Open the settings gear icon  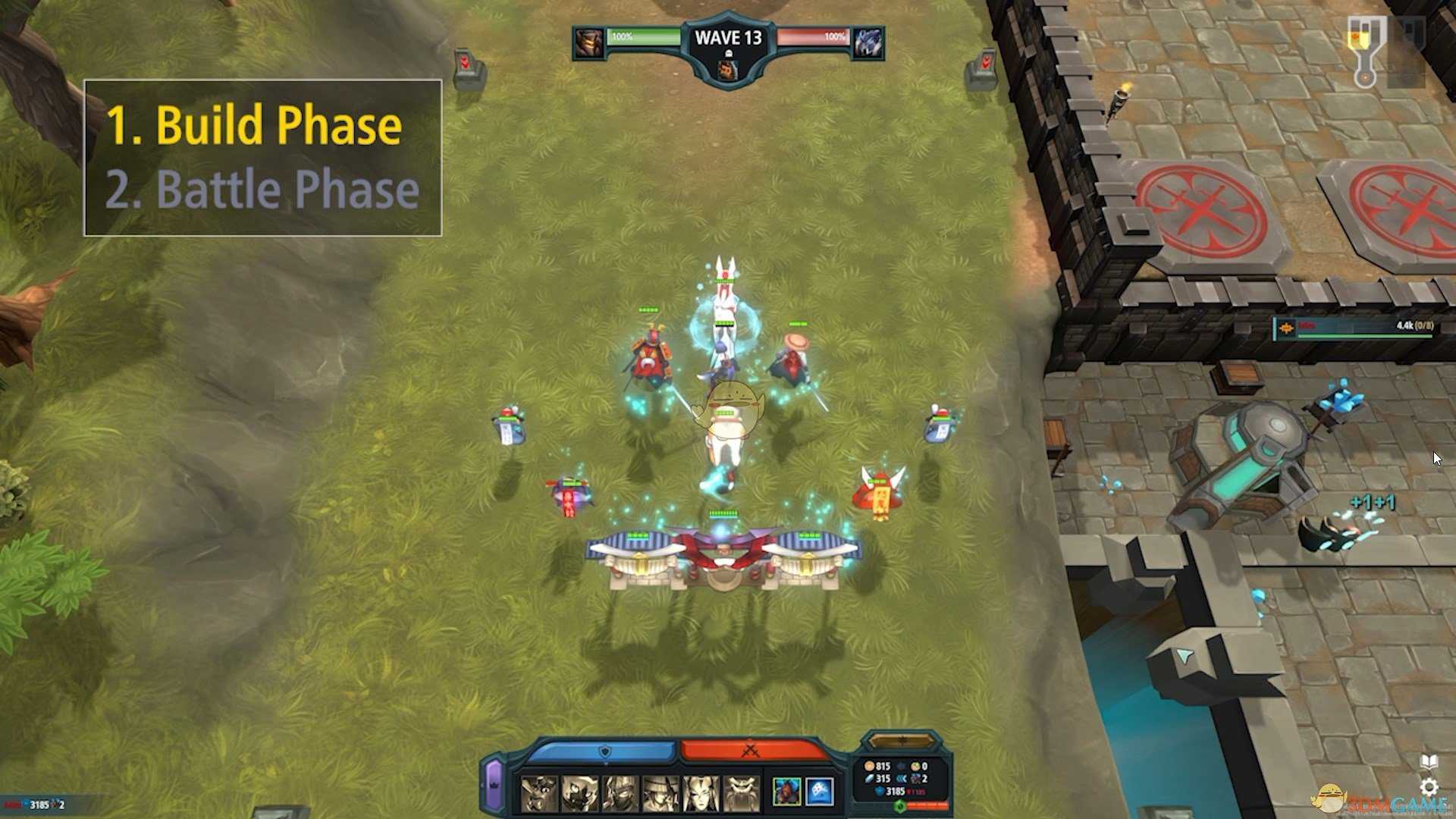pyautogui.click(x=1429, y=787)
